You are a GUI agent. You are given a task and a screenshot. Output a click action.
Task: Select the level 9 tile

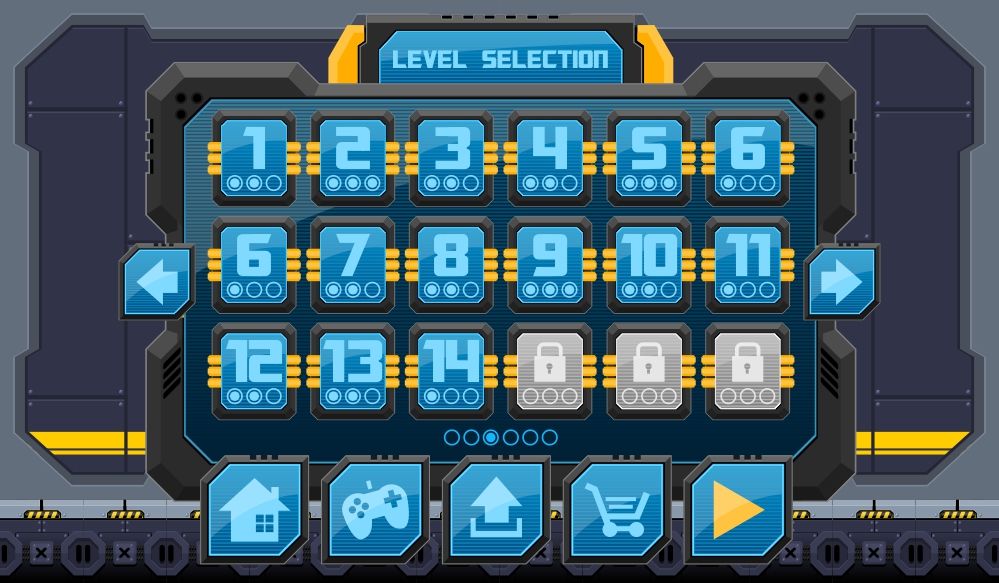[550, 264]
